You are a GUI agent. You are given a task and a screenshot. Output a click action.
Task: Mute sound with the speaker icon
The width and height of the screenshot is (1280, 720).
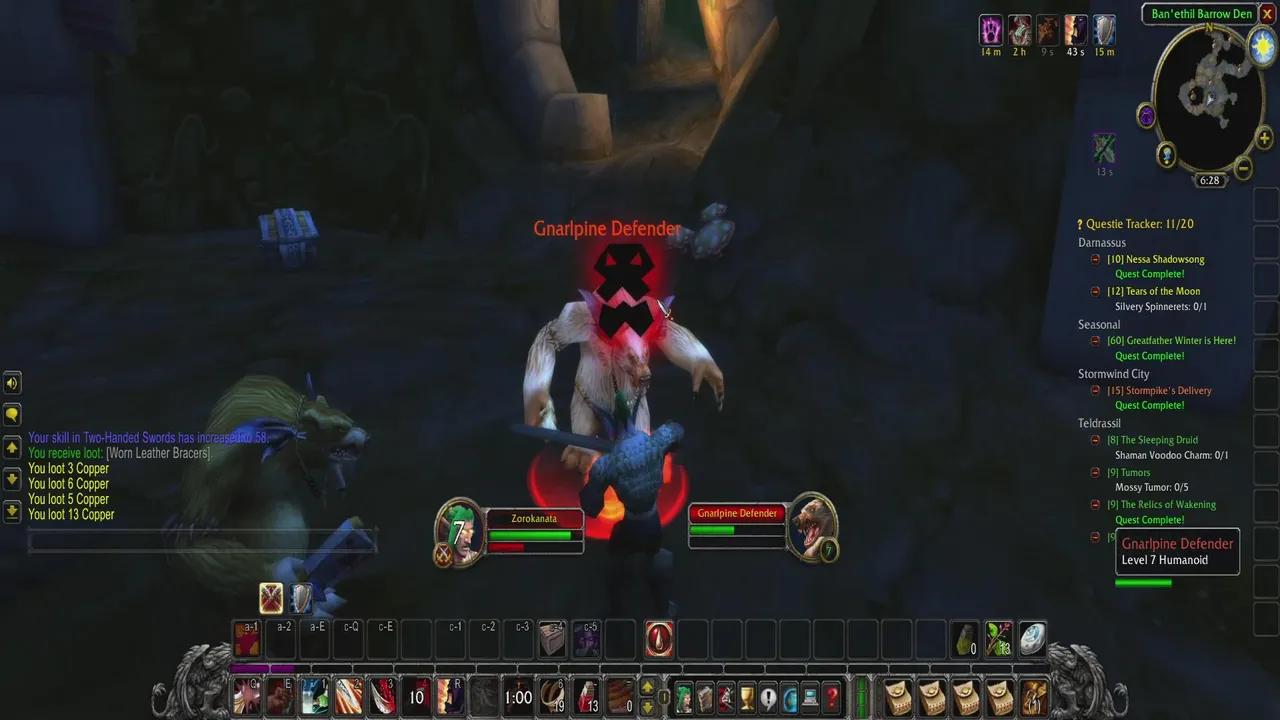(13, 383)
